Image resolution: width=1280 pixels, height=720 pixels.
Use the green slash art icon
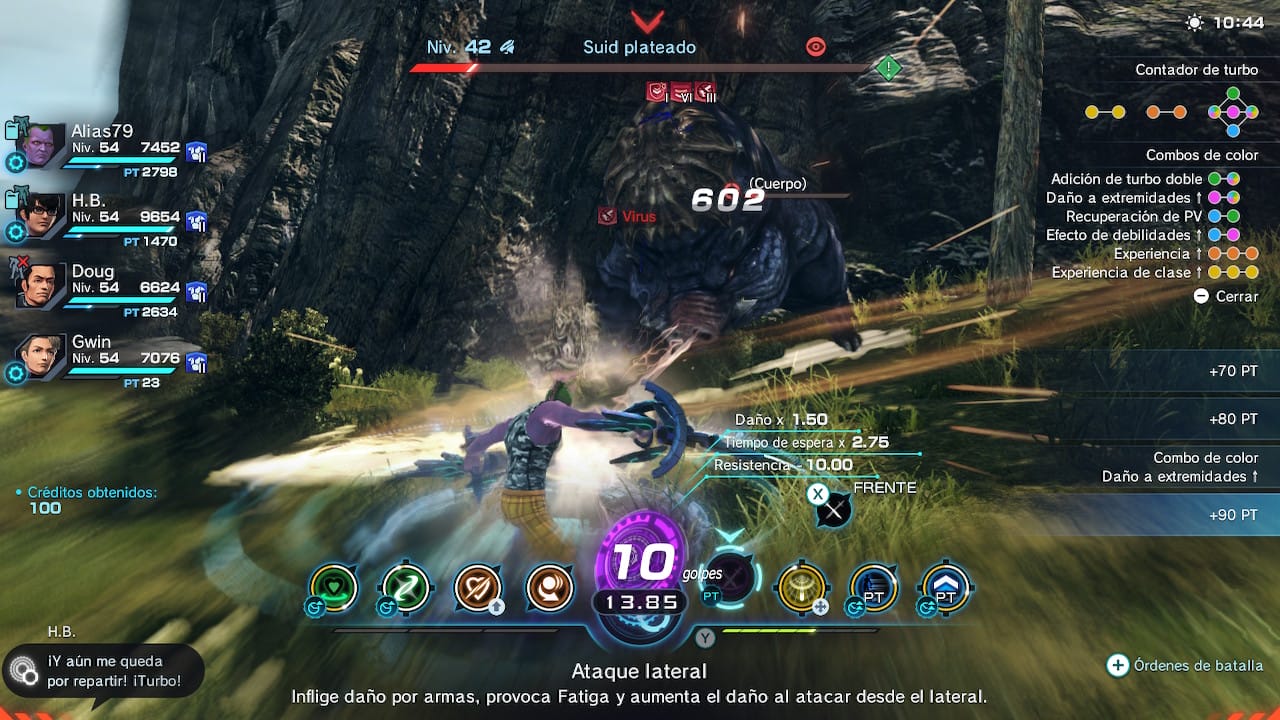(406, 587)
